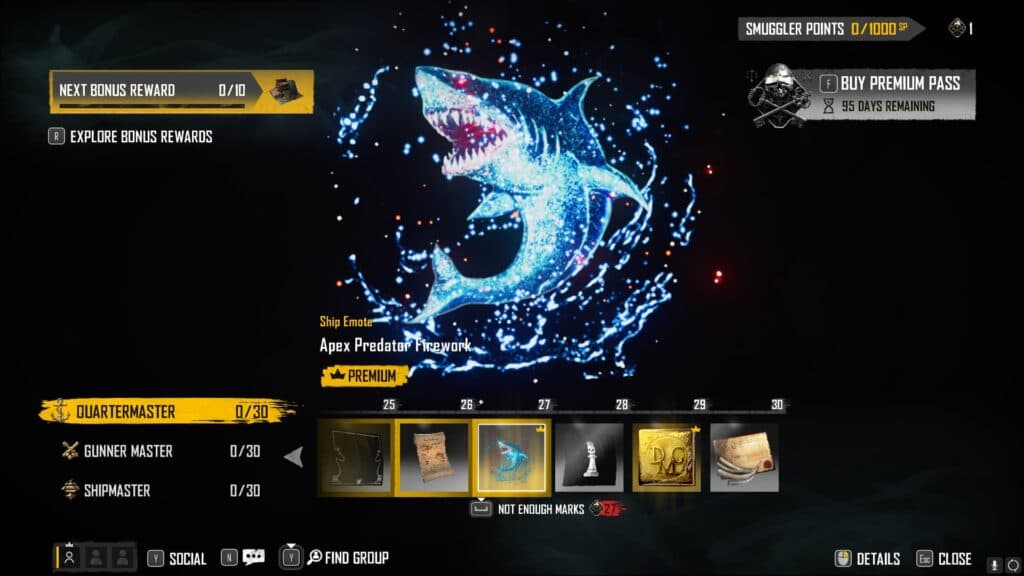Show previous rewards with the left arrow
The width and height of the screenshot is (1024, 576).
click(x=294, y=457)
